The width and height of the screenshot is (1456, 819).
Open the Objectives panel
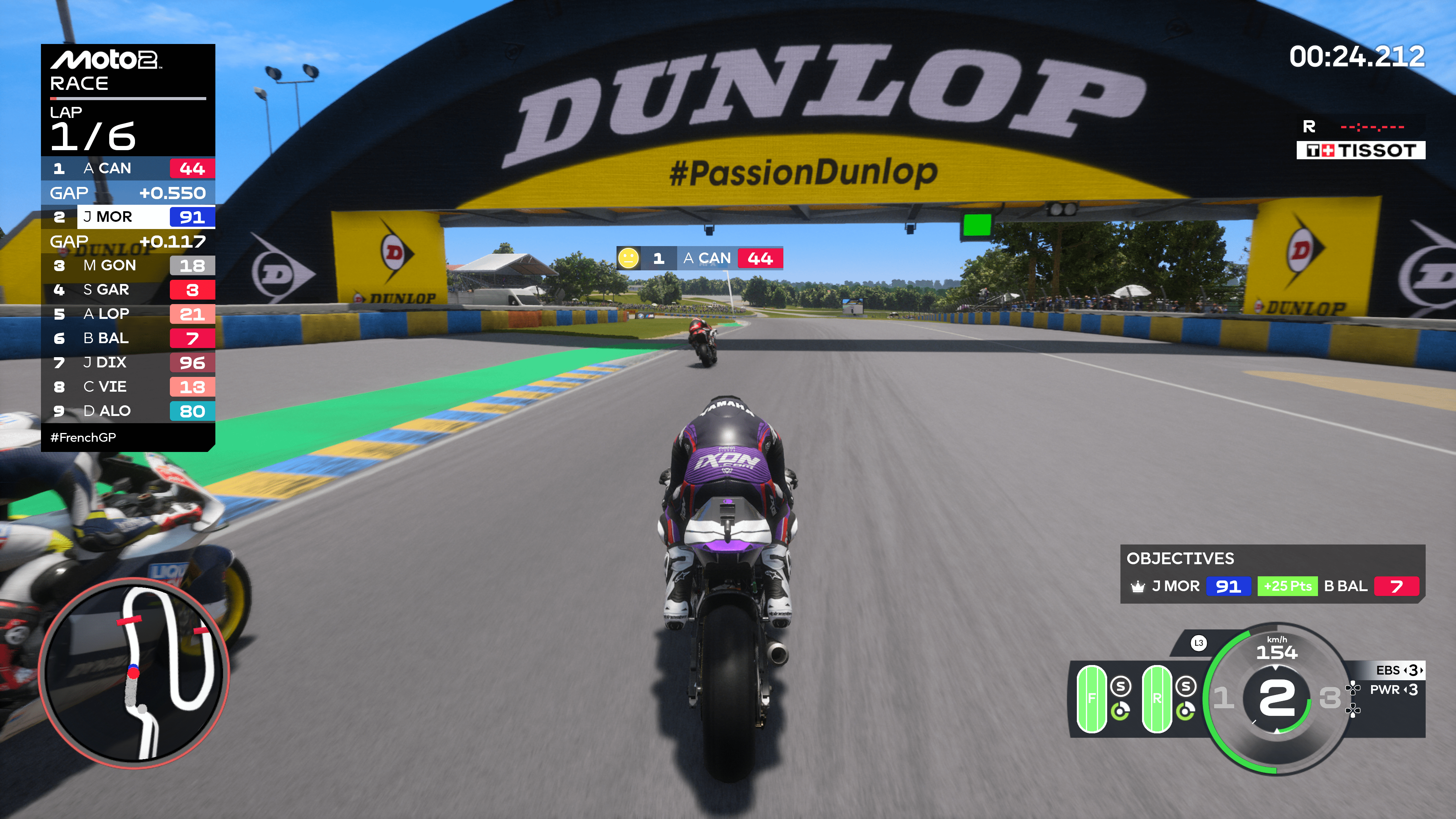tap(1272, 574)
